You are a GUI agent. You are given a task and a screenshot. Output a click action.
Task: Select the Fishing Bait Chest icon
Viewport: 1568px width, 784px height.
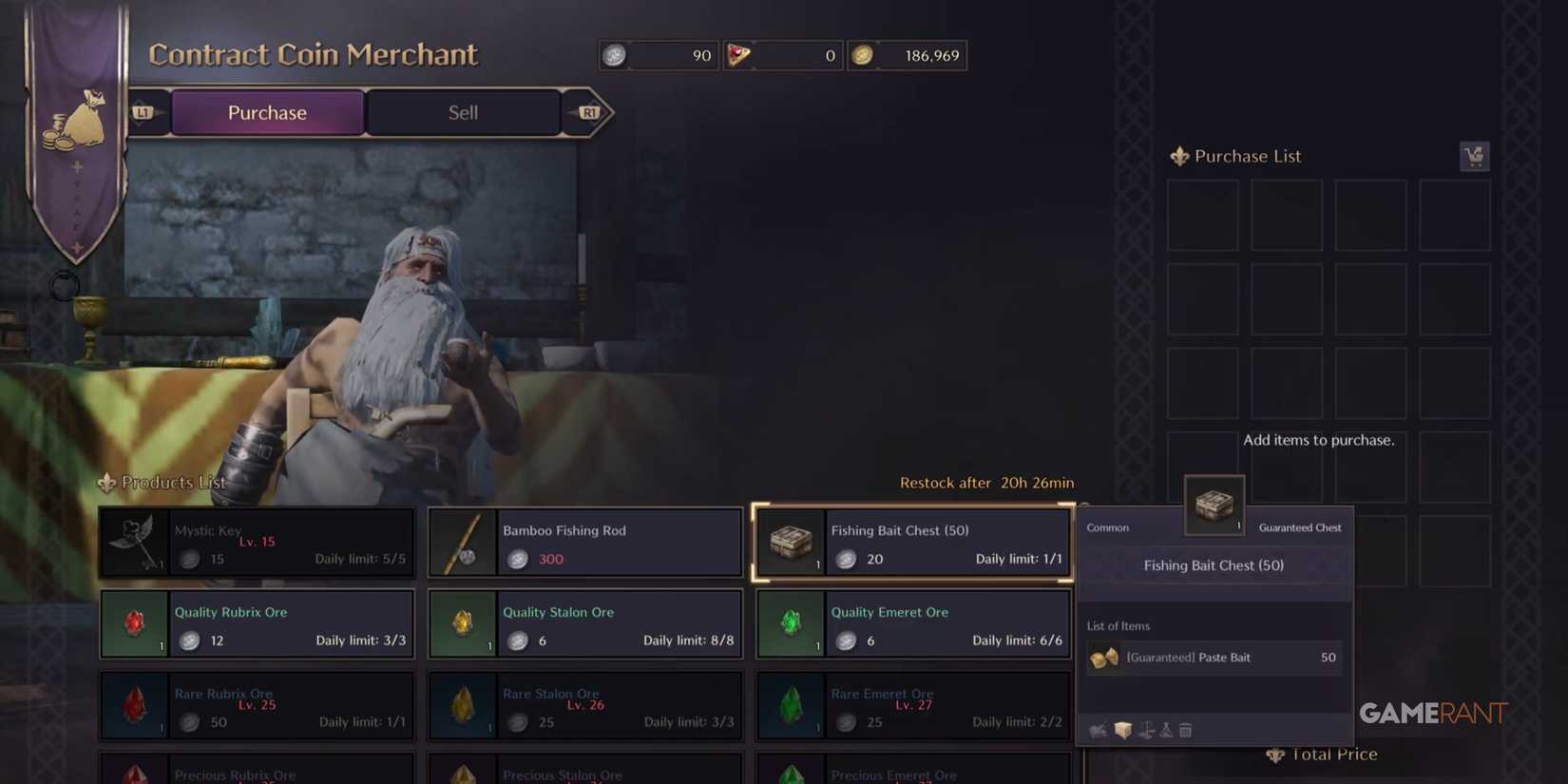(791, 543)
